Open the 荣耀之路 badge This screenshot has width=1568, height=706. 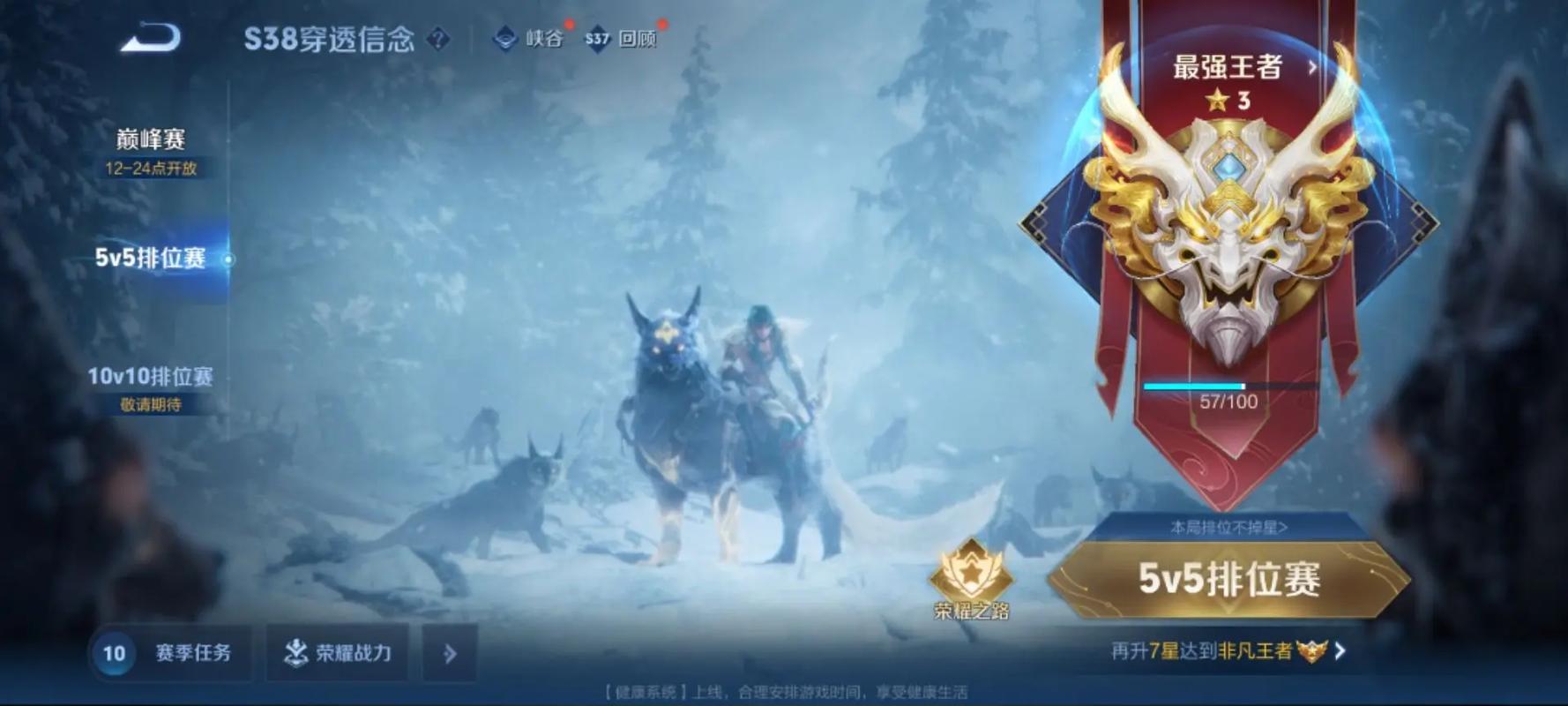[971, 580]
